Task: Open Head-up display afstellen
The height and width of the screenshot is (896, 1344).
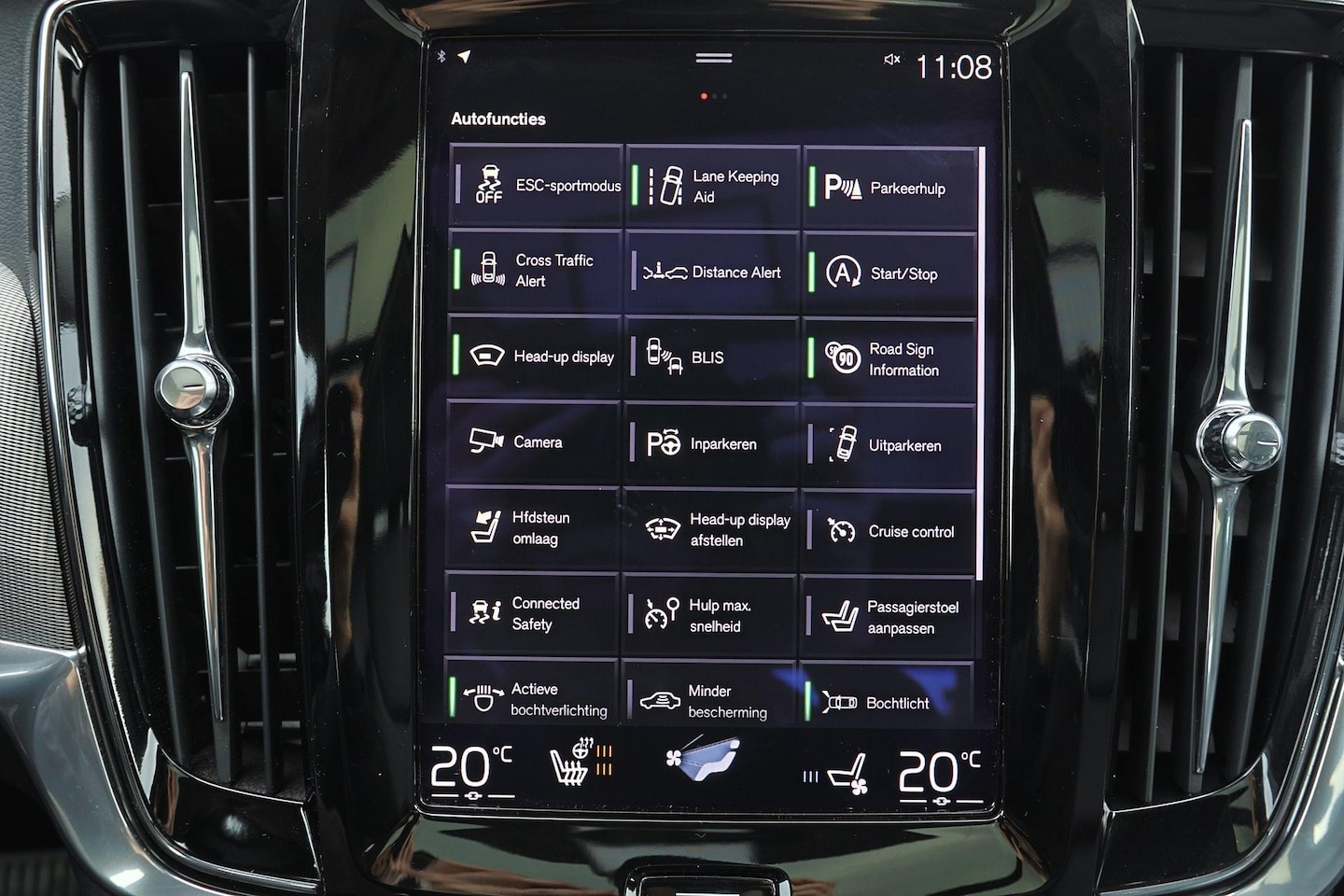Action: [710, 530]
